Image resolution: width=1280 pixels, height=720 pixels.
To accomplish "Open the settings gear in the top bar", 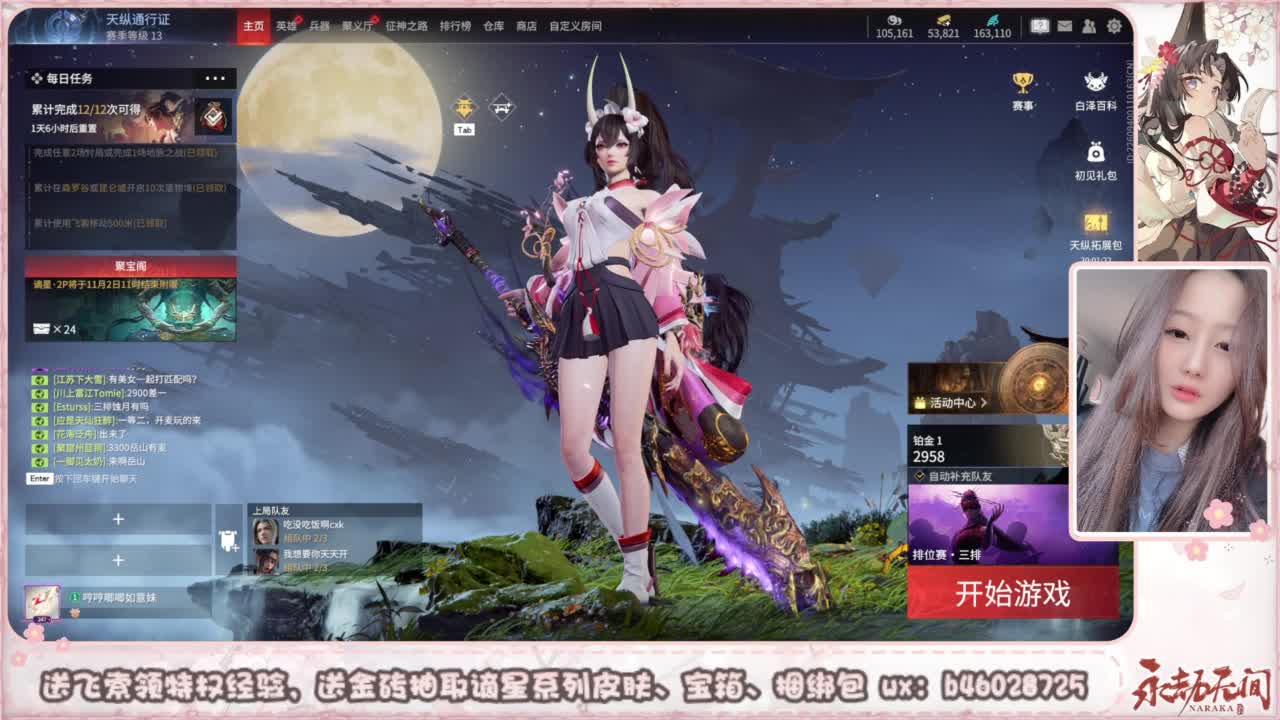I will (x=1112, y=24).
